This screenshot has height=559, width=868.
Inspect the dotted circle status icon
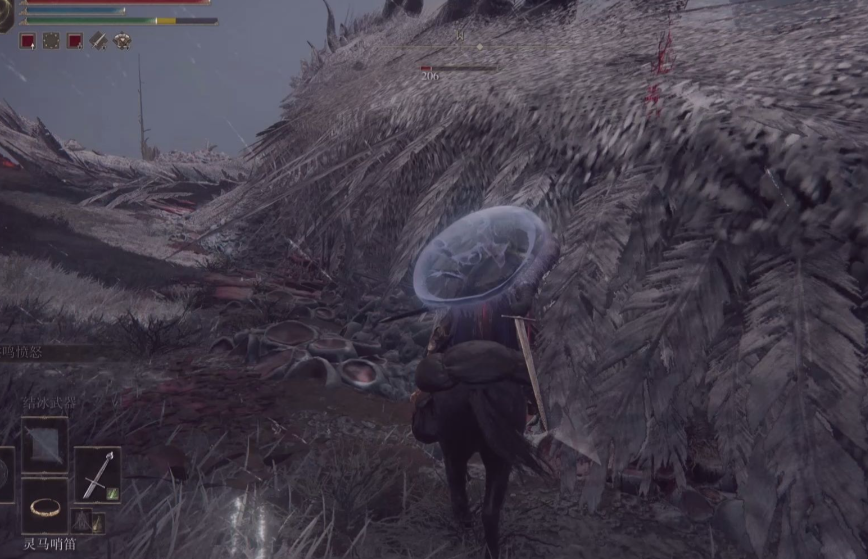[x=51, y=41]
